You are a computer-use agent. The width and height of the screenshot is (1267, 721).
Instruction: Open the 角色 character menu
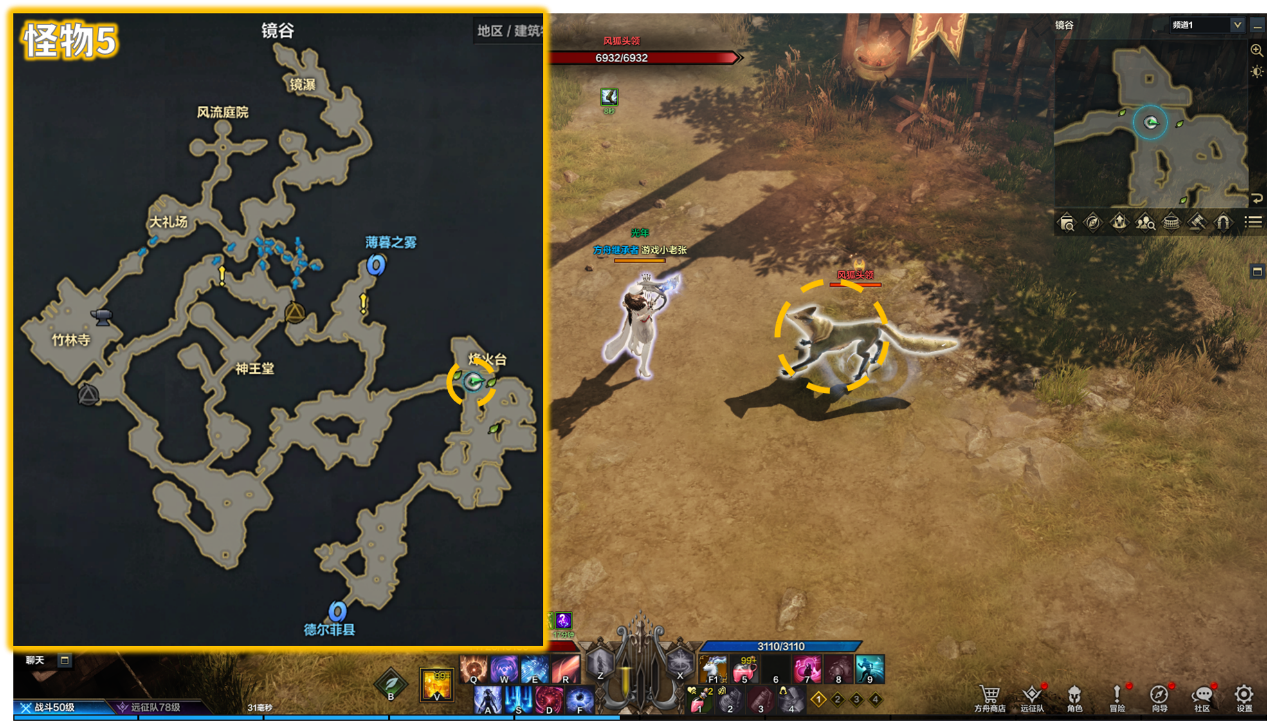tap(1074, 697)
